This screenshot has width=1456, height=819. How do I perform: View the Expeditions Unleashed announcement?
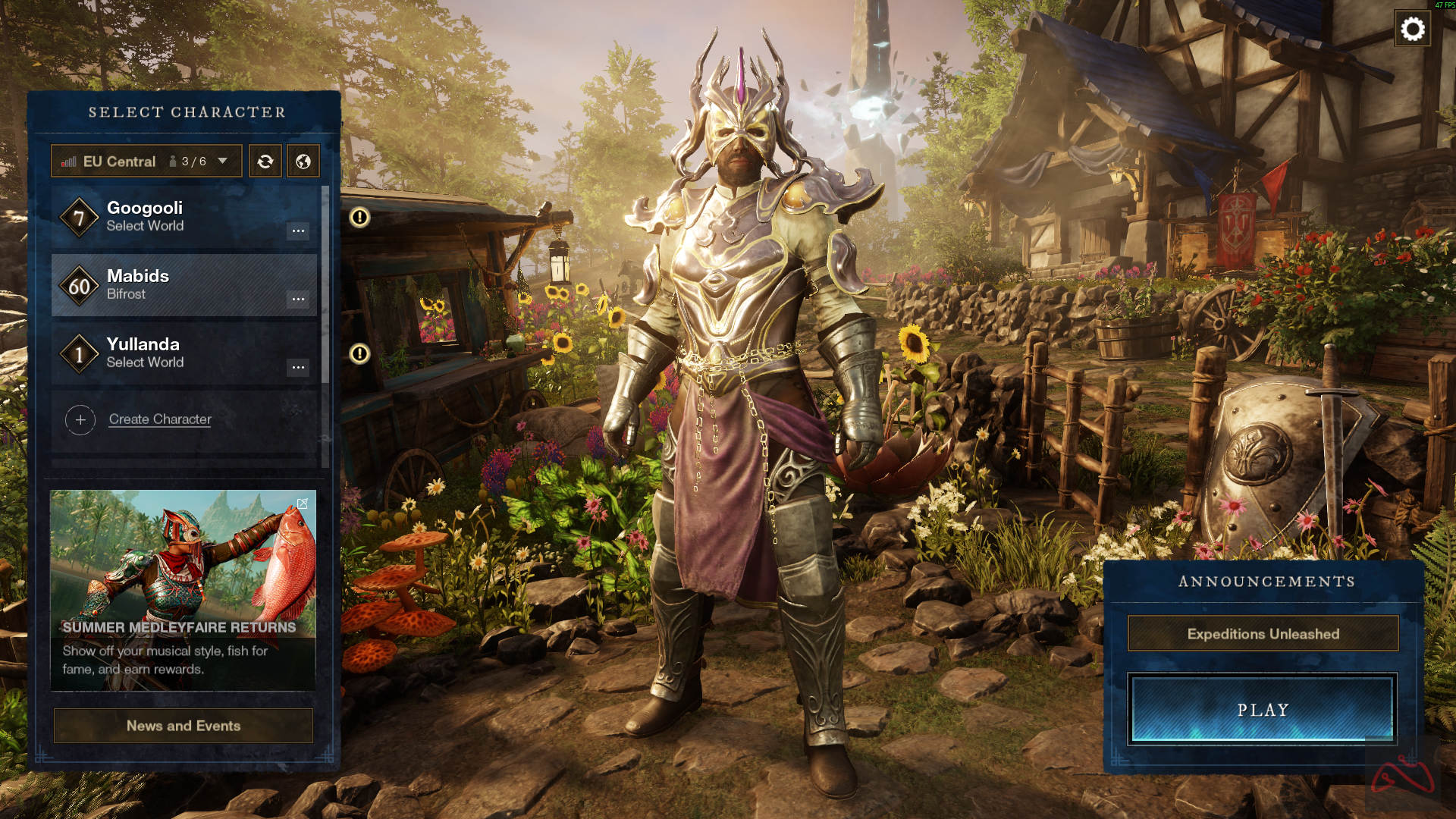(1263, 634)
